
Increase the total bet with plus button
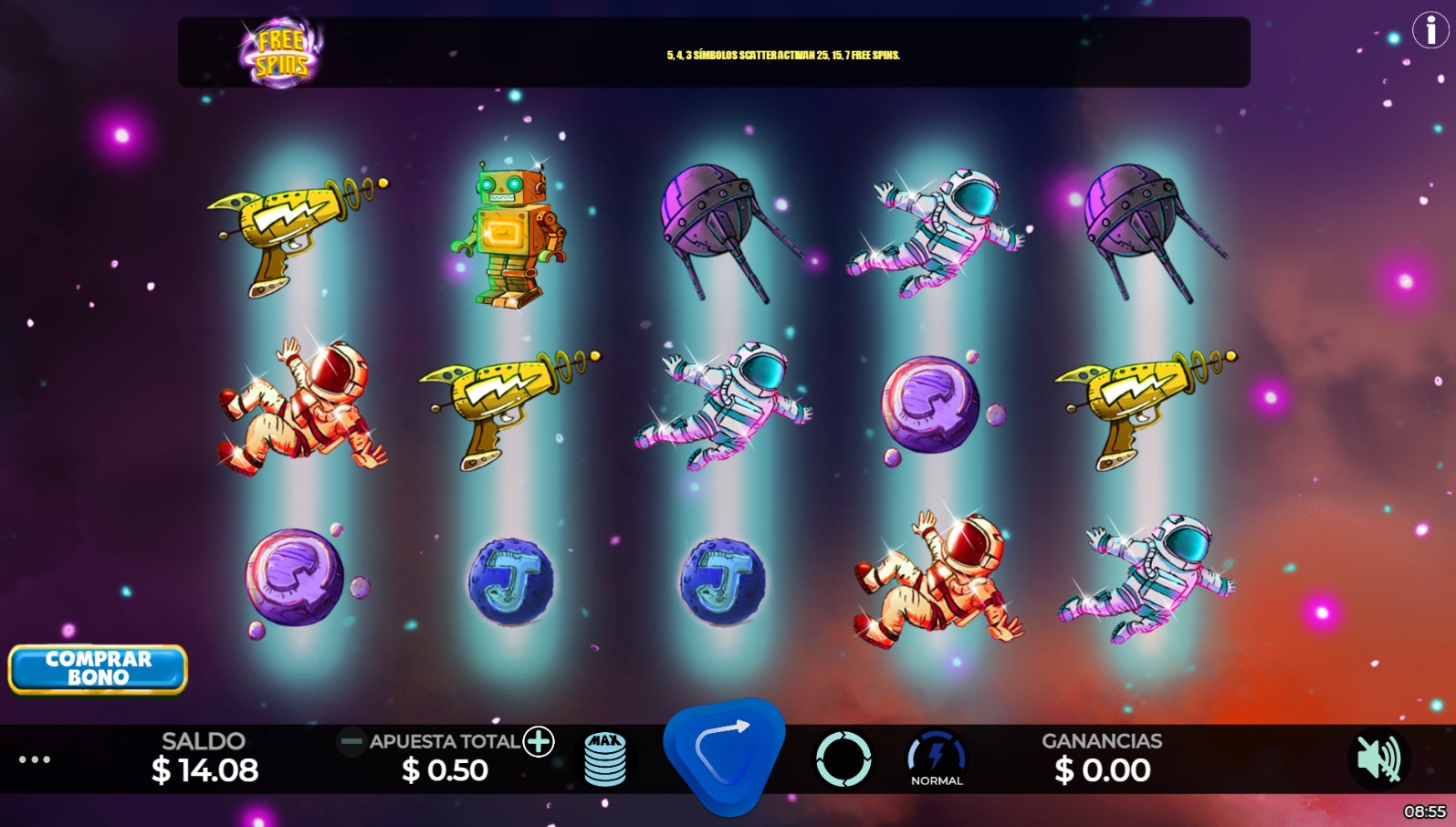(x=539, y=741)
